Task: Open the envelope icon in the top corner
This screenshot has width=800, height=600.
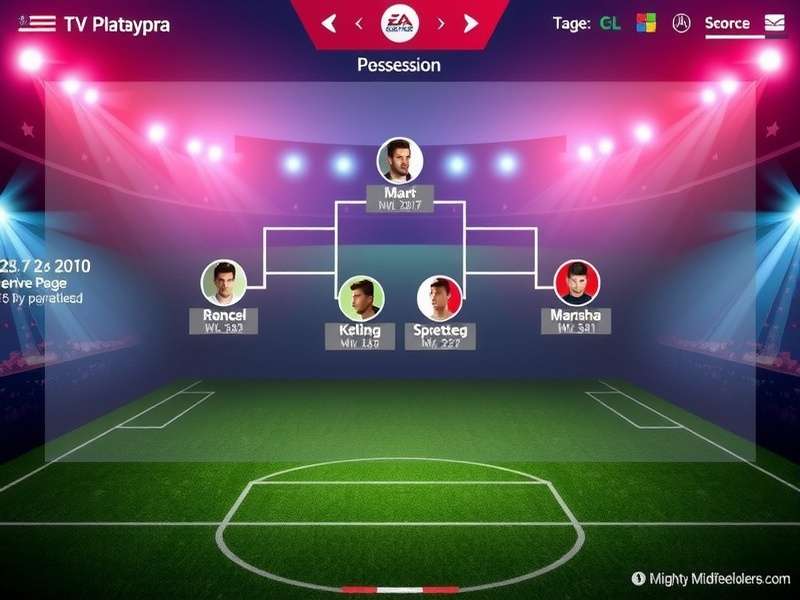Action: coord(775,23)
